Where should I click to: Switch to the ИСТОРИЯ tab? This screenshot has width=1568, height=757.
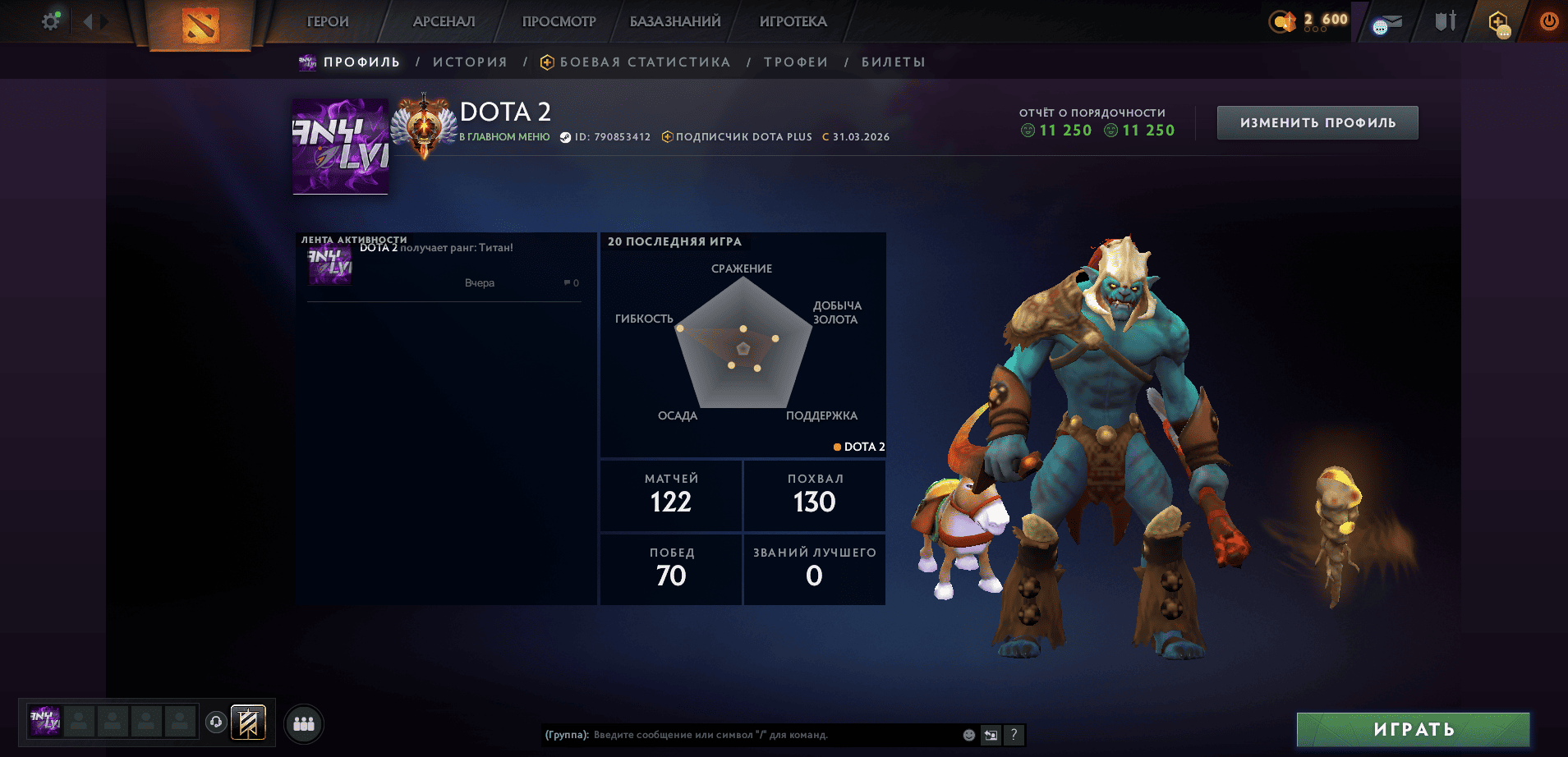click(x=470, y=62)
